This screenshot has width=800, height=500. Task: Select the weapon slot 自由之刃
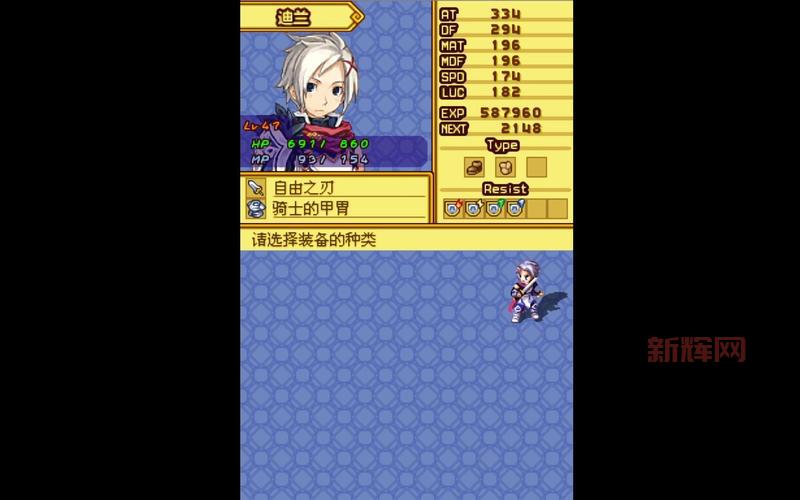coord(335,187)
